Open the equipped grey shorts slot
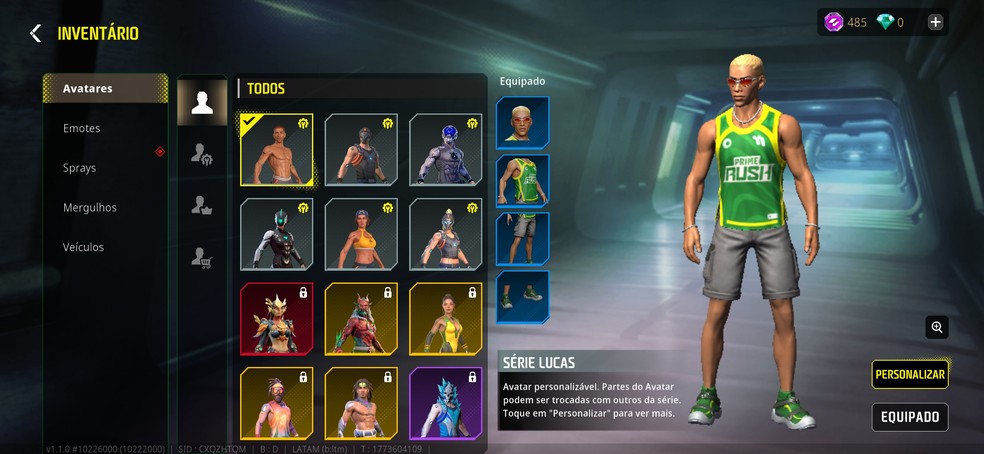Image resolution: width=984 pixels, height=454 pixels. 522,239
